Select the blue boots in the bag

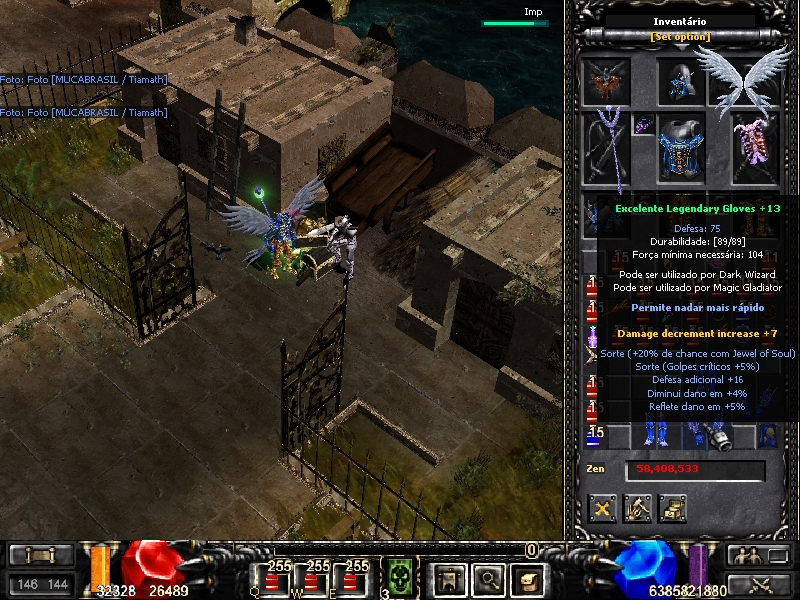tap(657, 436)
